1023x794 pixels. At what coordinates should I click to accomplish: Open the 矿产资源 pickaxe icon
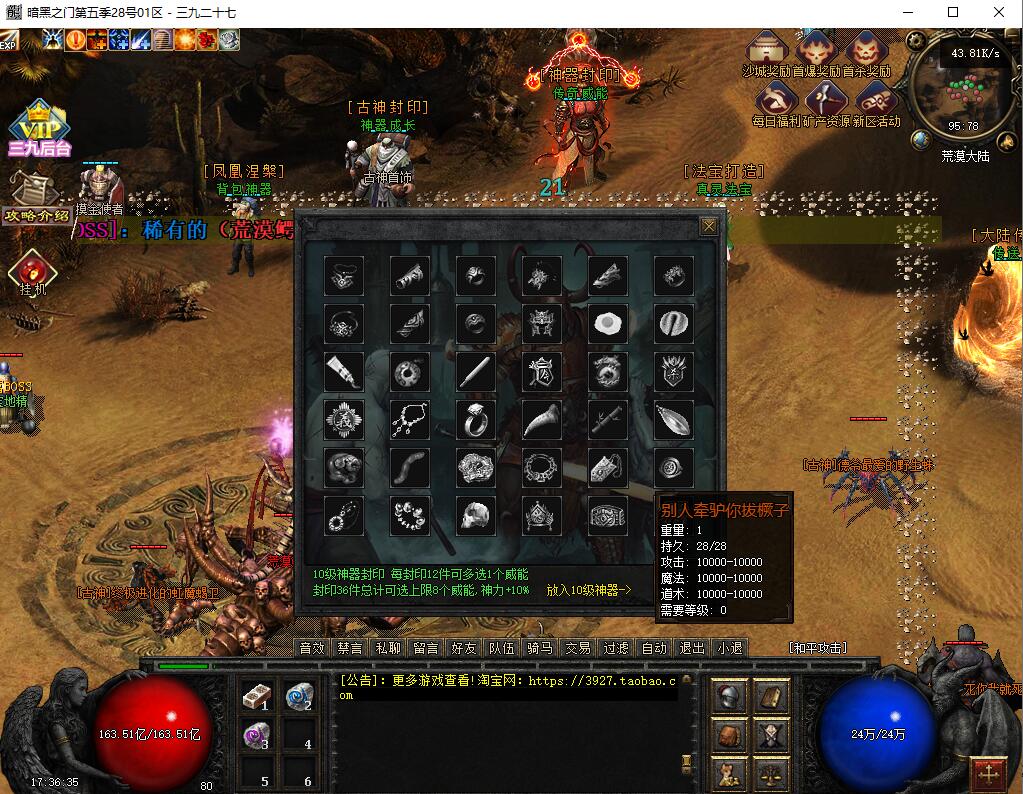(x=826, y=100)
